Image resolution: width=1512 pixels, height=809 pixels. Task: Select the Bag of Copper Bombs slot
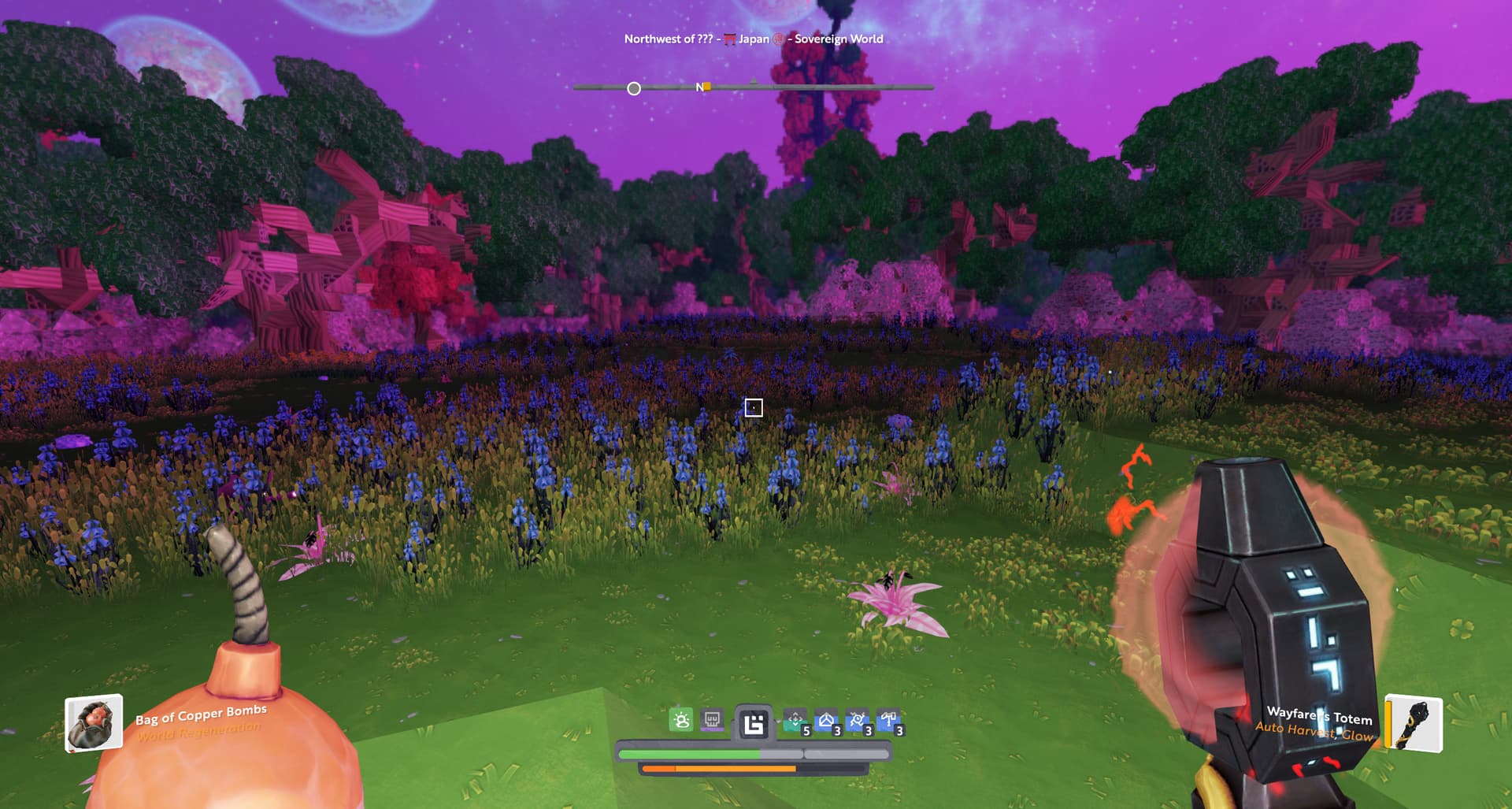pyautogui.click(x=94, y=722)
